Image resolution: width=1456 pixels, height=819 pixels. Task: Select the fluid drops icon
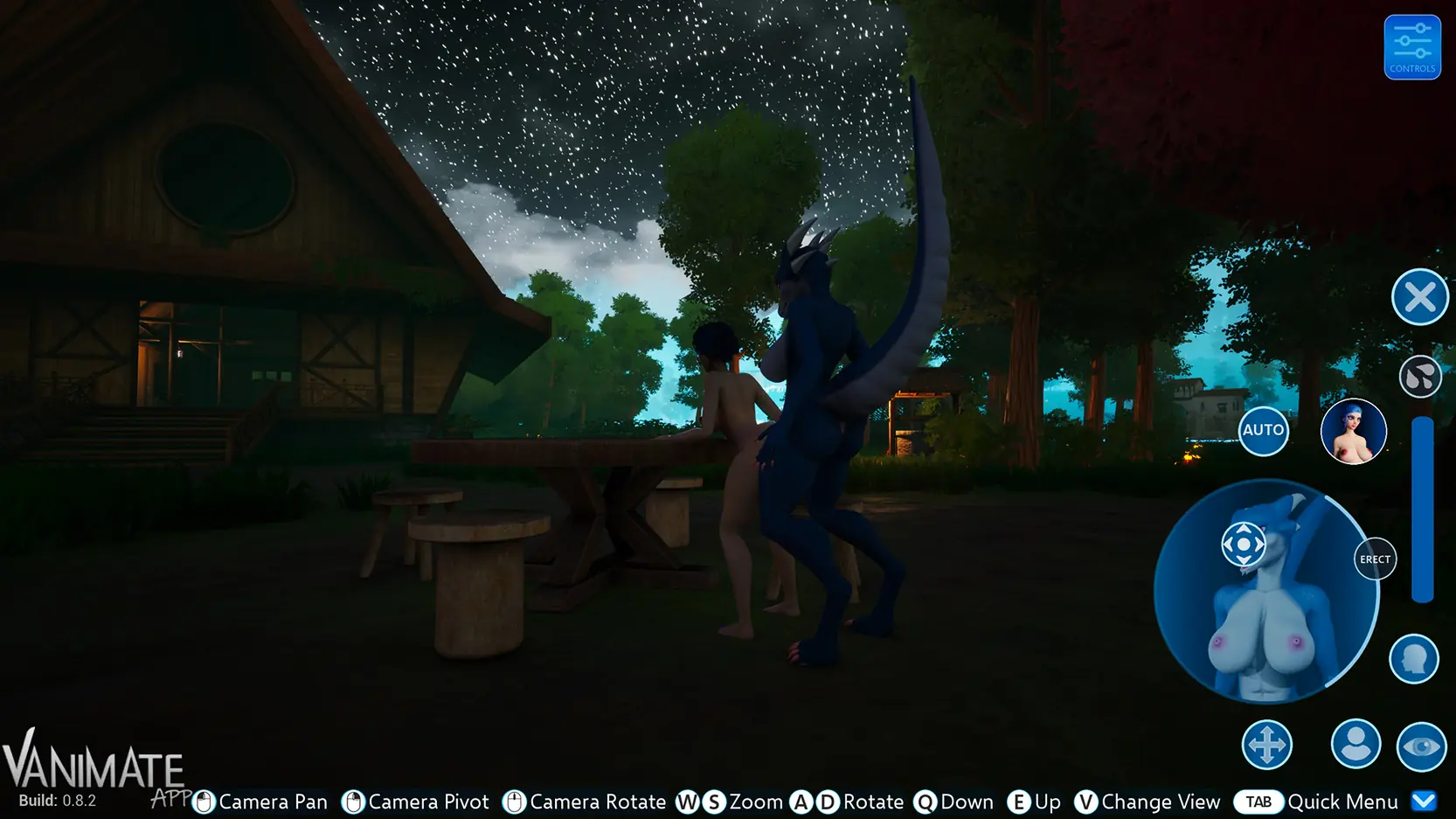point(1420,378)
